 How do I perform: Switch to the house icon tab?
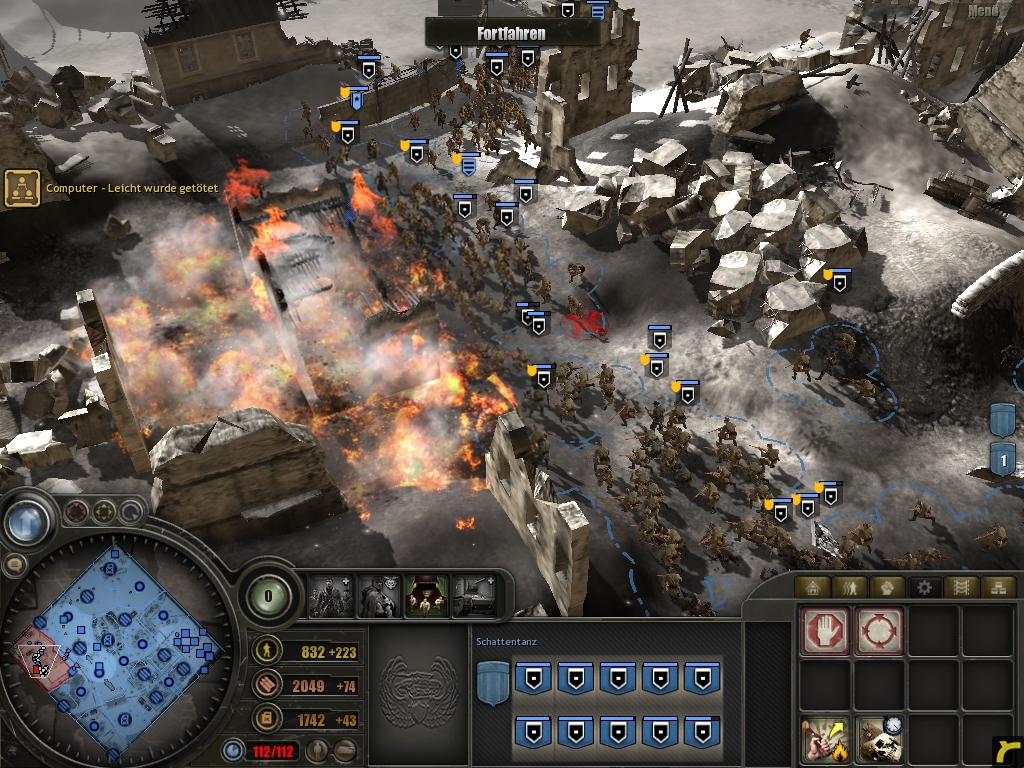pos(812,587)
